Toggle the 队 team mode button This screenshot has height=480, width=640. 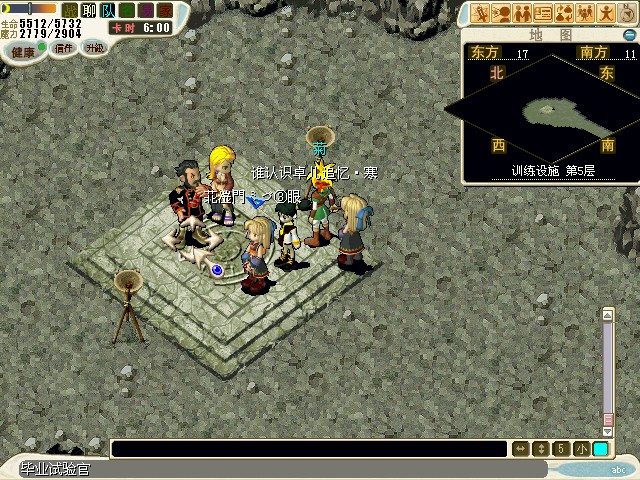click(x=107, y=10)
